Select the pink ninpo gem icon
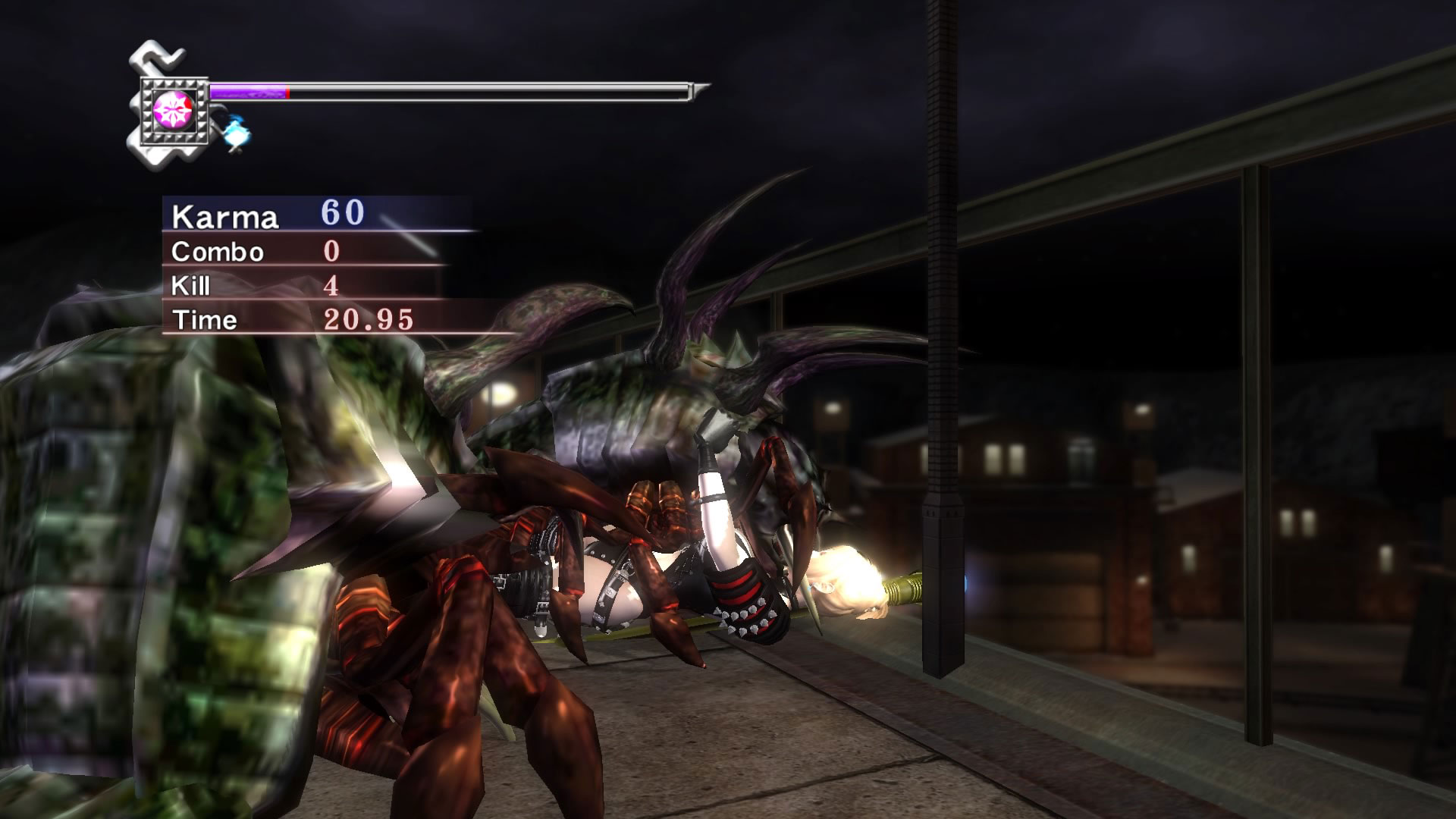 pyautogui.click(x=170, y=110)
